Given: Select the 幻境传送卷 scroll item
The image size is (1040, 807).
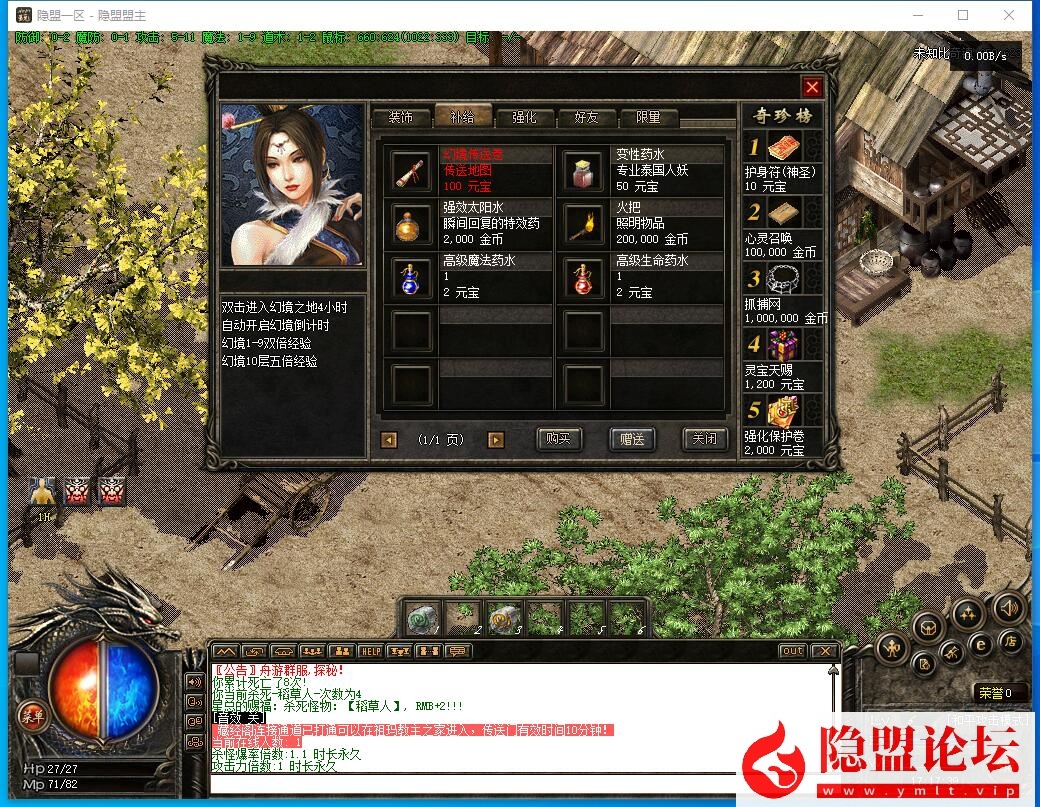Looking at the screenshot, I should [x=410, y=171].
